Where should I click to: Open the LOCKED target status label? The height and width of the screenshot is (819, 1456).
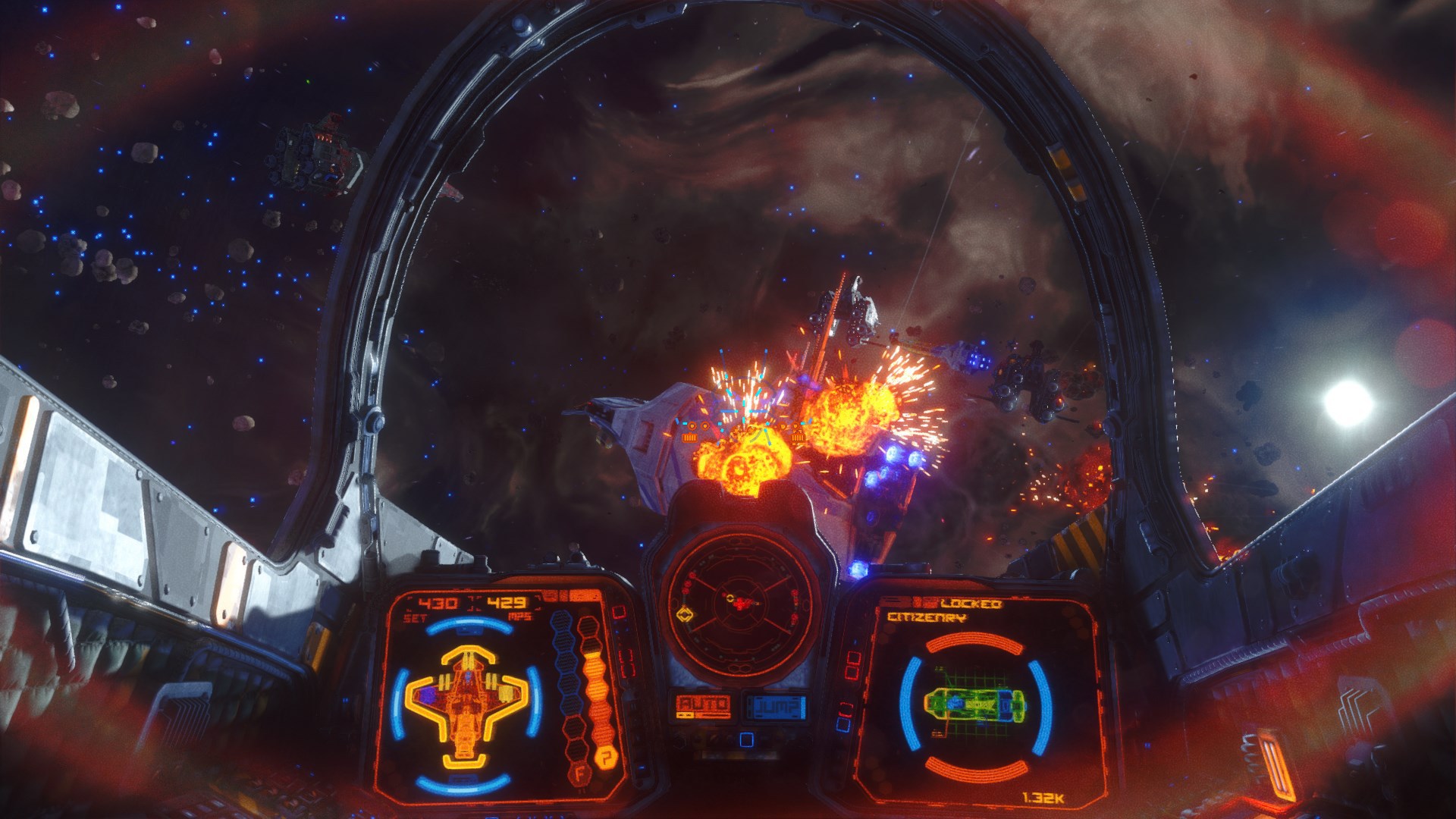972,604
